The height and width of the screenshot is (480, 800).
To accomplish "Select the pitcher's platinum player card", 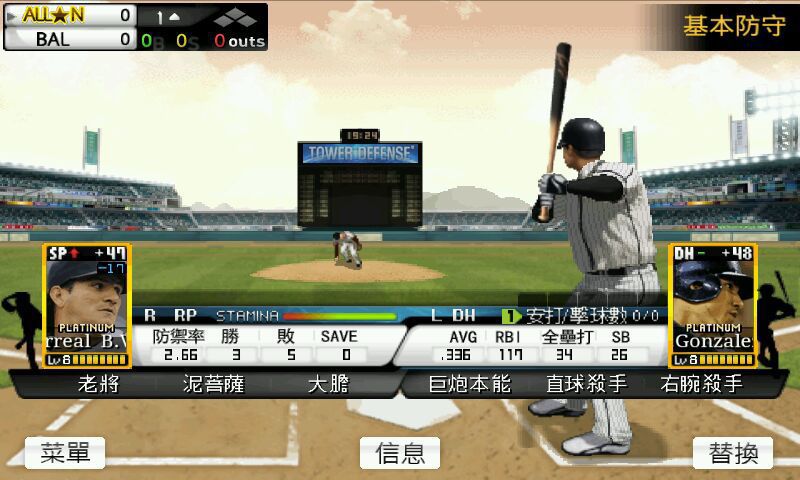I will (86, 305).
